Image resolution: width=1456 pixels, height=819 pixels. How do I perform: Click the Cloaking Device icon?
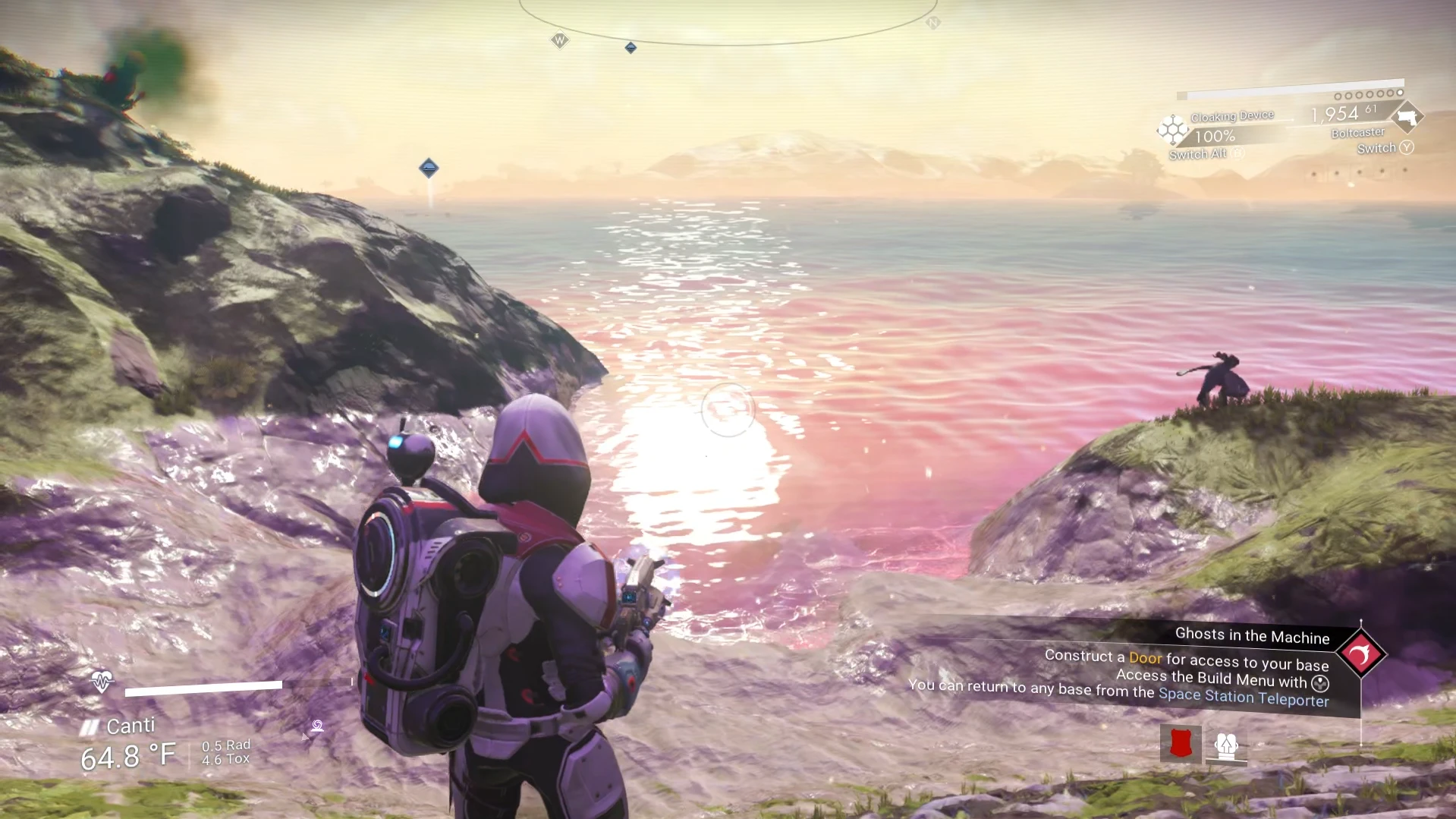1171,130
